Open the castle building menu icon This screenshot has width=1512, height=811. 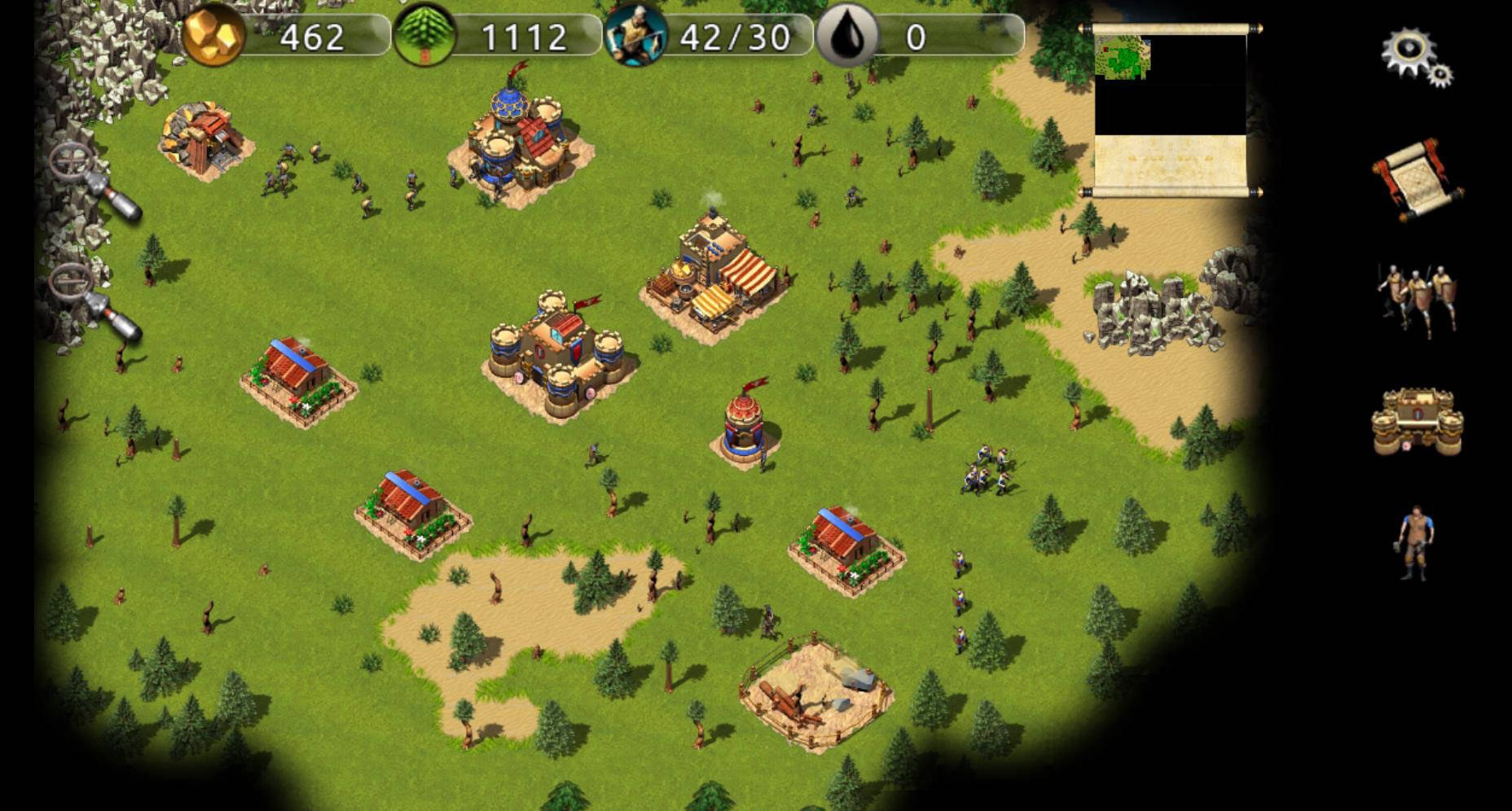point(1417,422)
